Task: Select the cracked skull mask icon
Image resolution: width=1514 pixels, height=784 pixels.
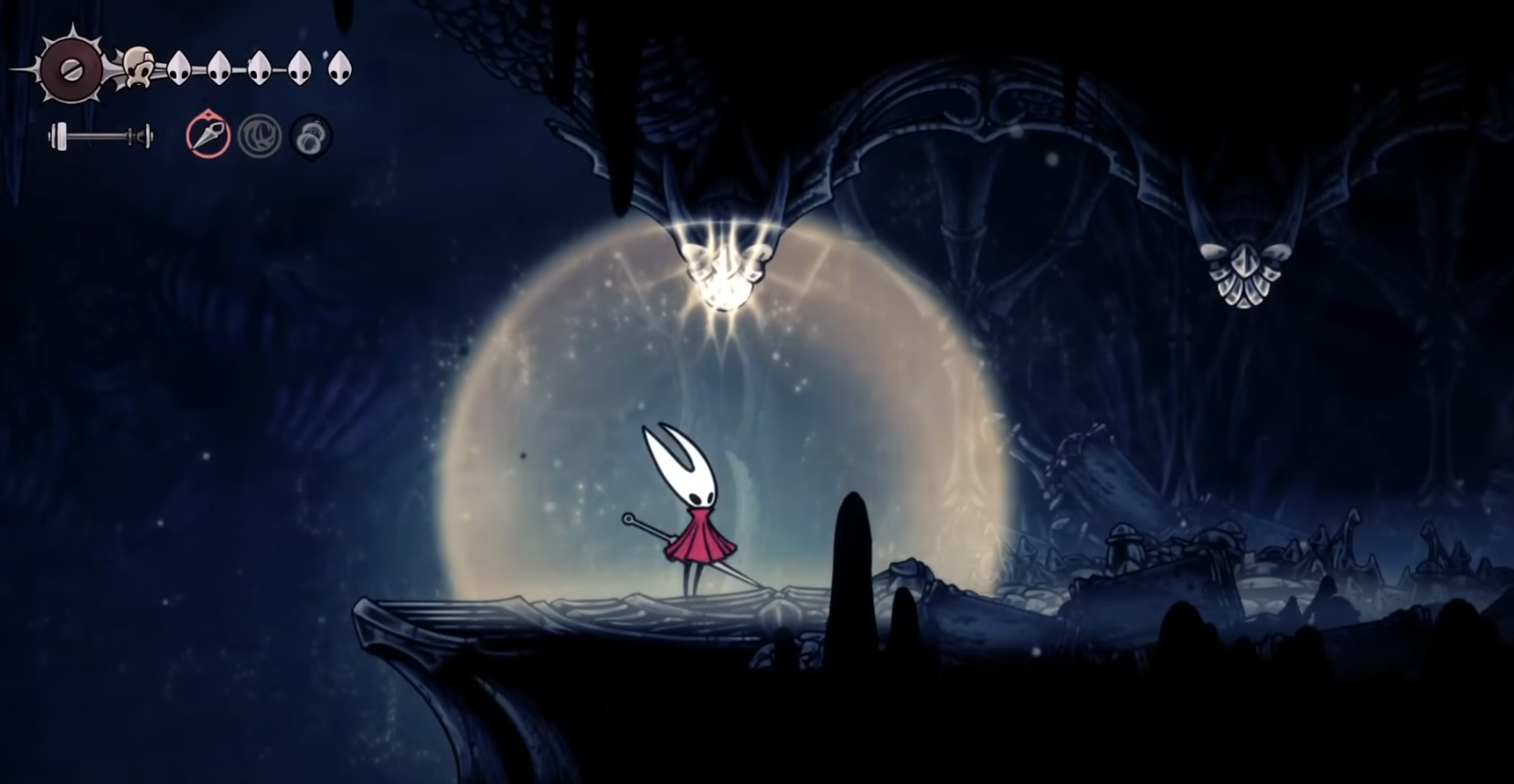Action: coord(139,69)
